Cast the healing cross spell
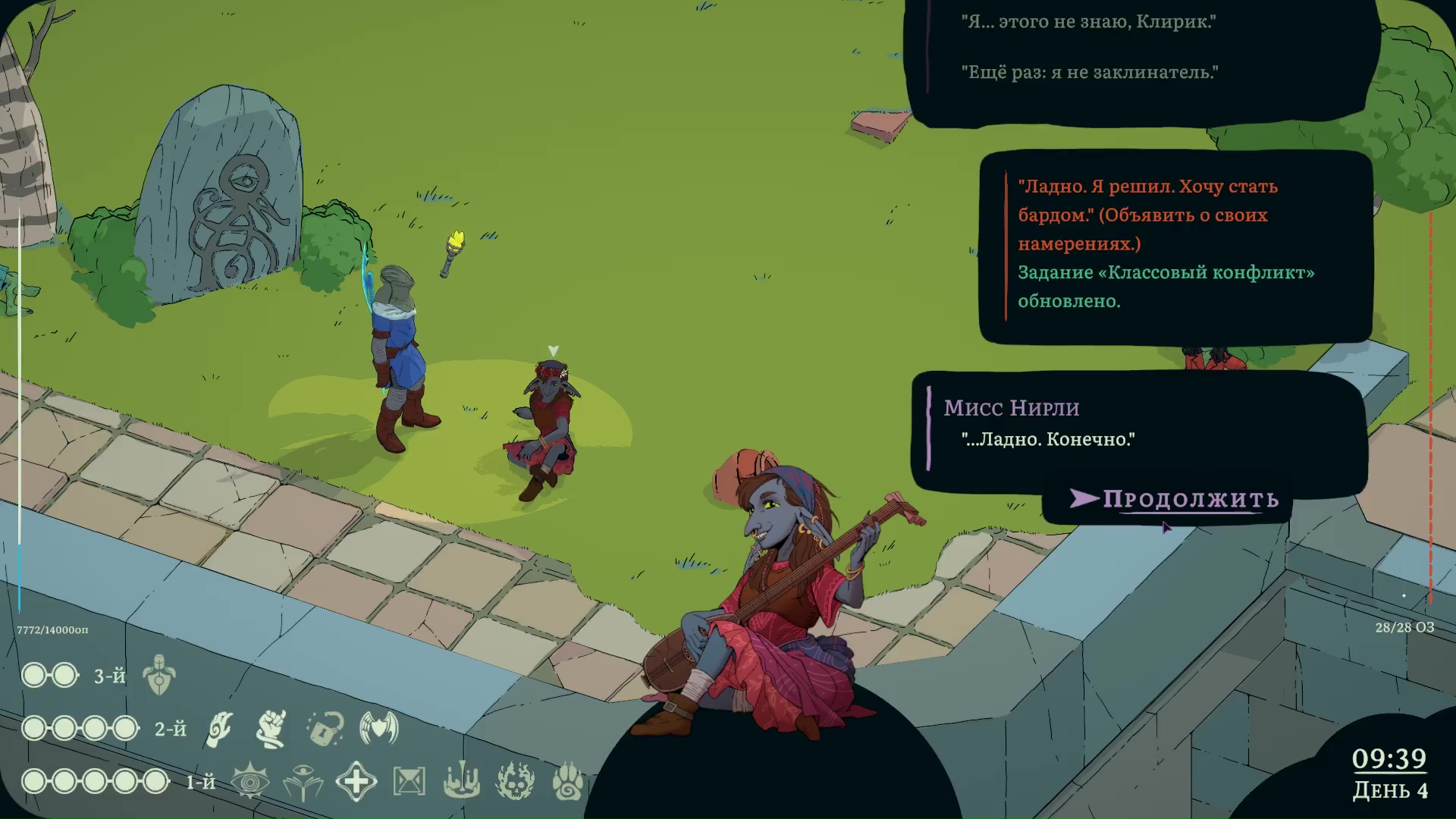1456x819 pixels. tap(356, 781)
